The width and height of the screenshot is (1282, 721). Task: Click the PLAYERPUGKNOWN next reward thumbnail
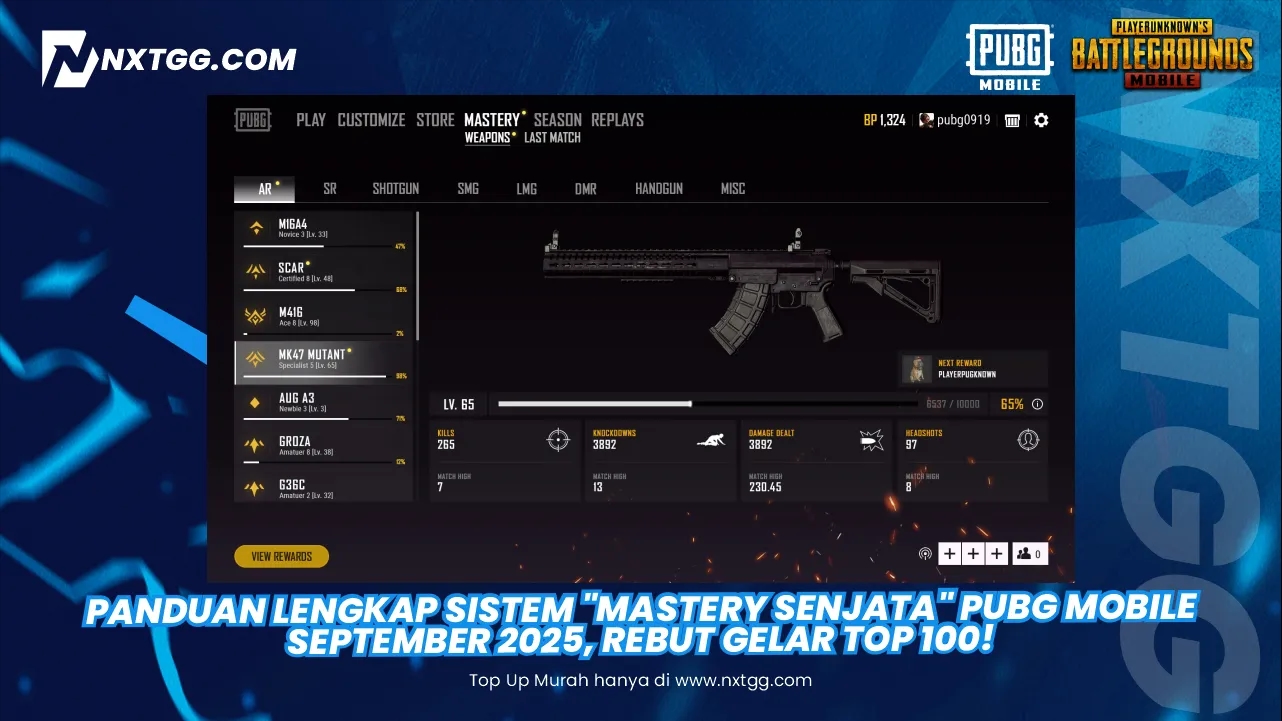[916, 368]
